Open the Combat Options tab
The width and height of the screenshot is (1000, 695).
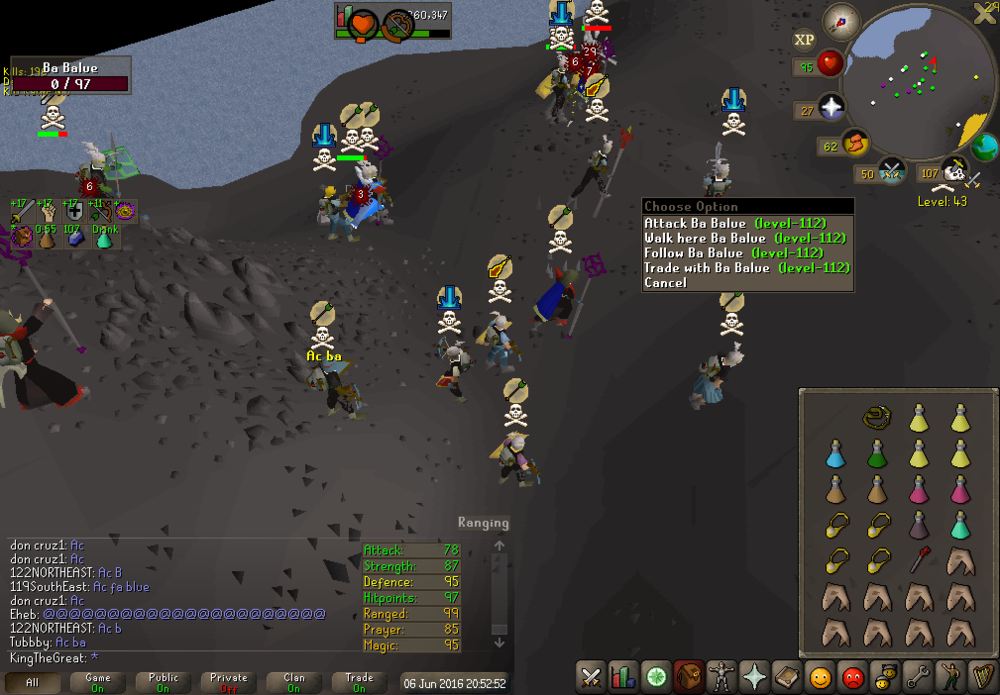(591, 678)
